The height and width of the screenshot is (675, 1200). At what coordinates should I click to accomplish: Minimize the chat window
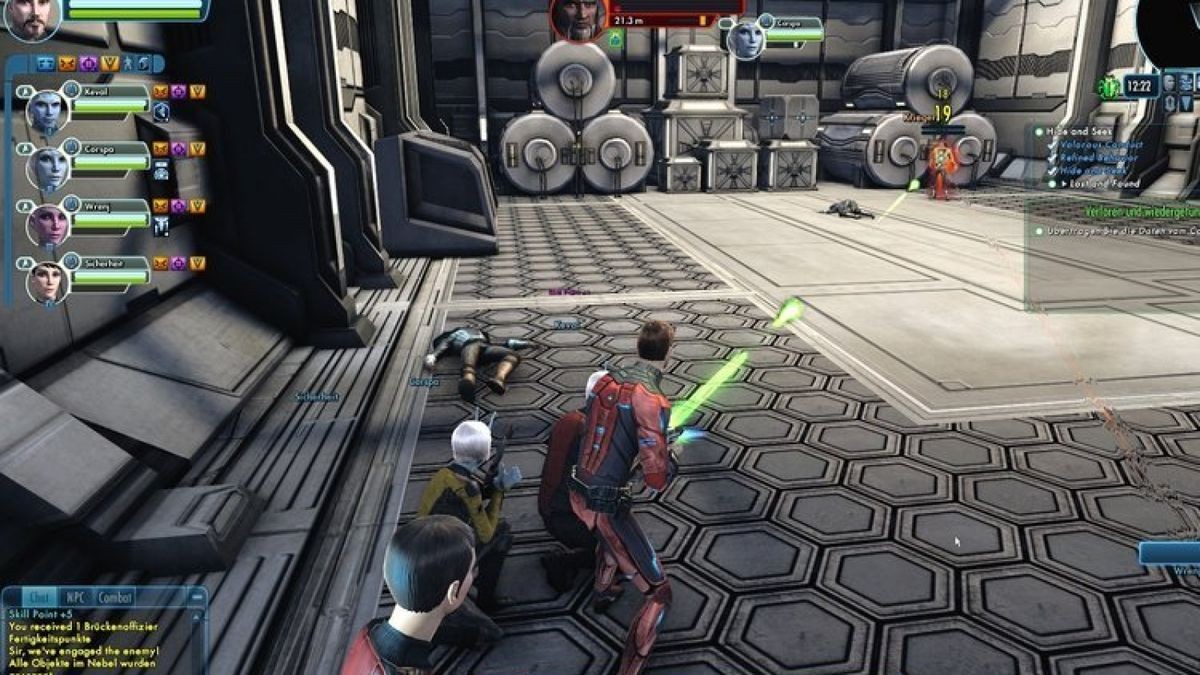pyautogui.click(x=196, y=597)
